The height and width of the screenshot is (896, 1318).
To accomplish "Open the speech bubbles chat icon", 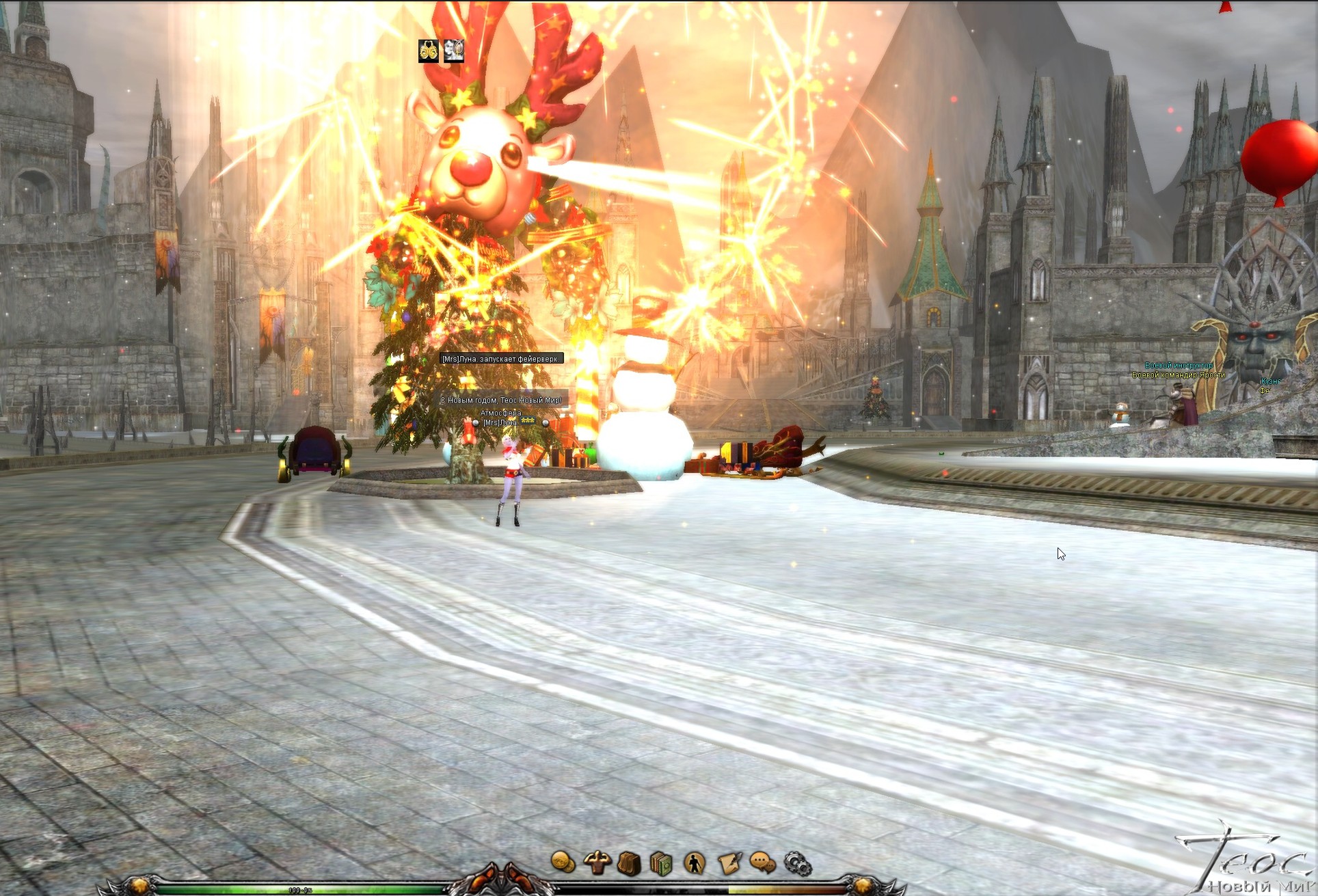I will coord(762,863).
